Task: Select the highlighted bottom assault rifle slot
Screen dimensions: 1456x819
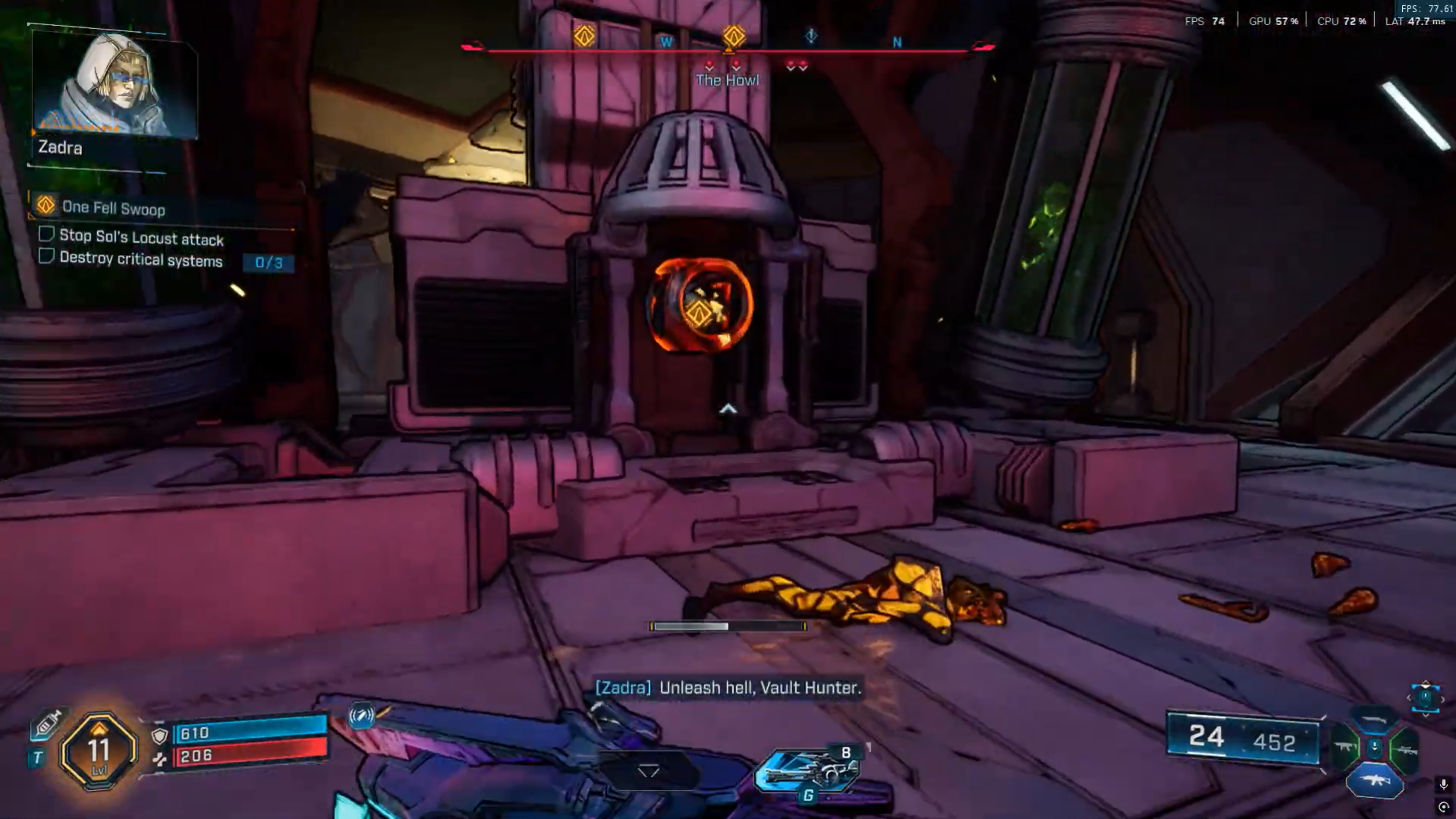Action: pos(1374,781)
